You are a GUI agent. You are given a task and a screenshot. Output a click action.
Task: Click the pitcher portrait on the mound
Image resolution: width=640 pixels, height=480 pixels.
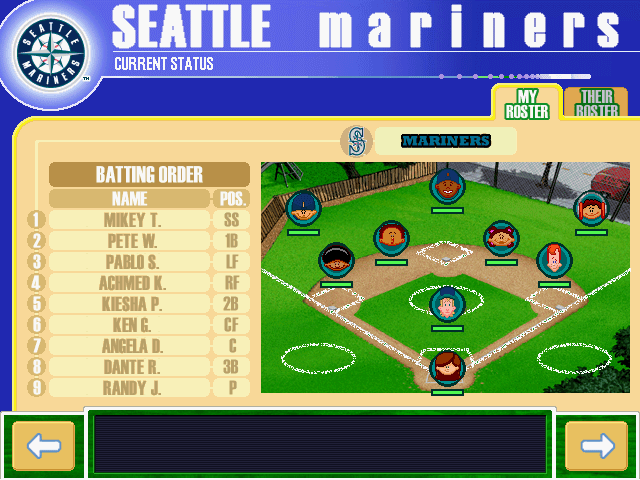click(447, 303)
